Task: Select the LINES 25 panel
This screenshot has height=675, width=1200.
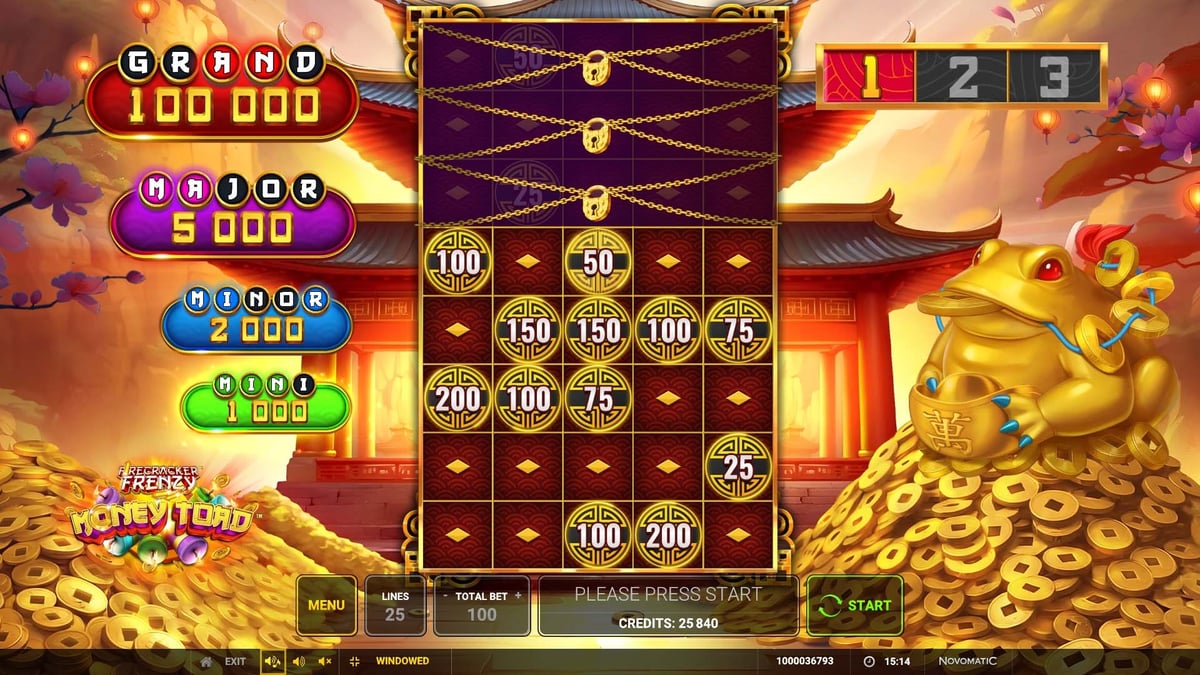Action: pos(395,605)
